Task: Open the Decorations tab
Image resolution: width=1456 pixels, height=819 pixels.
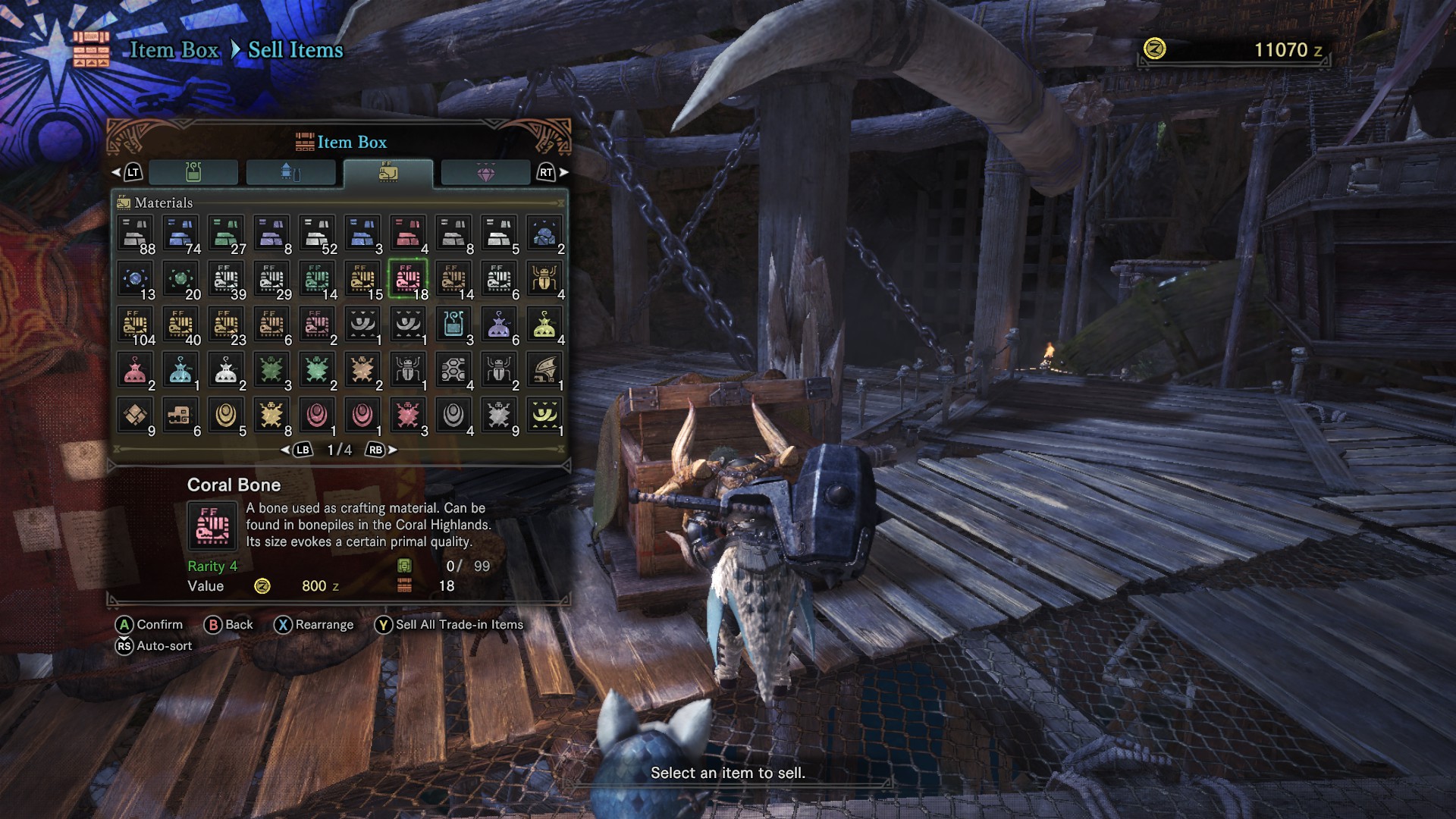Action: tap(485, 172)
